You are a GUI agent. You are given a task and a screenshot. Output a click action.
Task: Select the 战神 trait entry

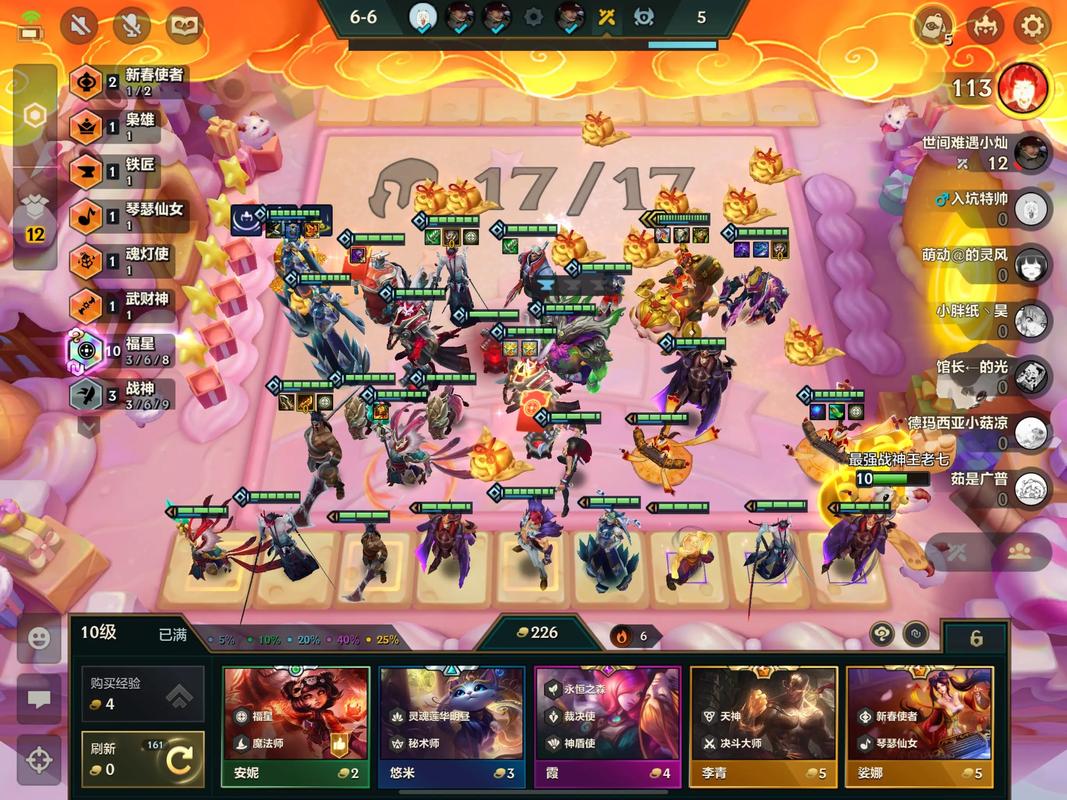tap(120, 393)
